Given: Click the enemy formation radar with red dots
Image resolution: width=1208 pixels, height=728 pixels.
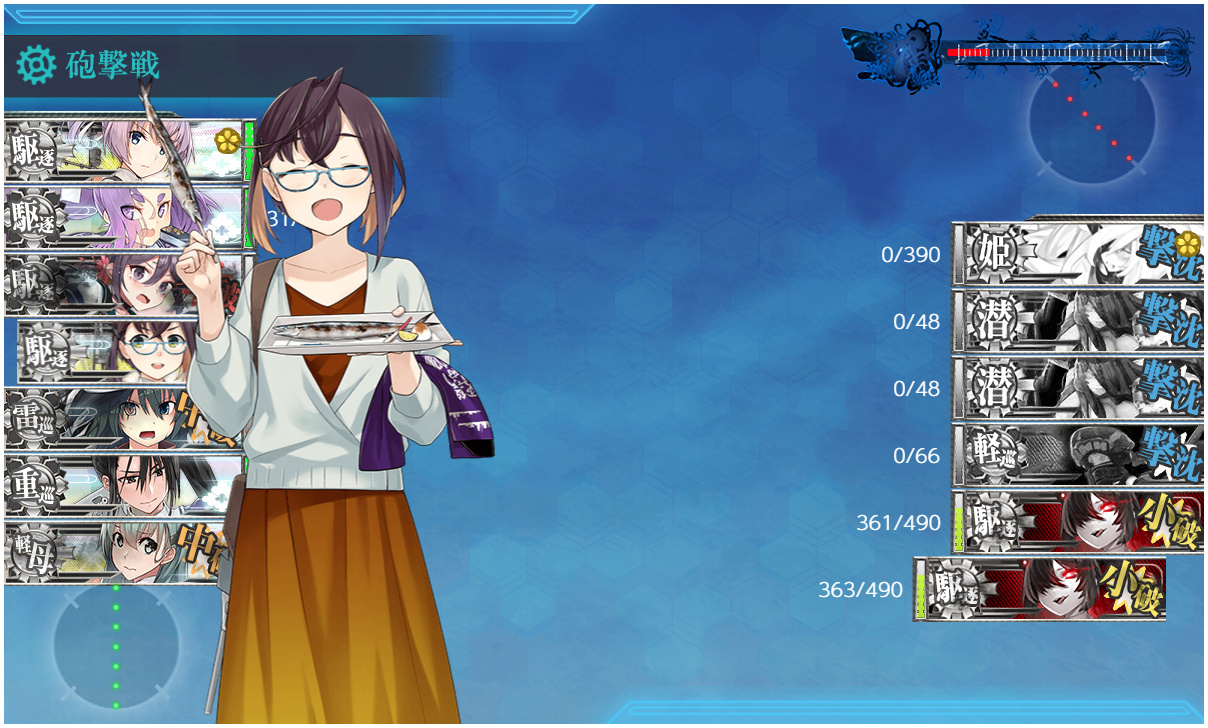Looking at the screenshot, I should pos(1092,122).
